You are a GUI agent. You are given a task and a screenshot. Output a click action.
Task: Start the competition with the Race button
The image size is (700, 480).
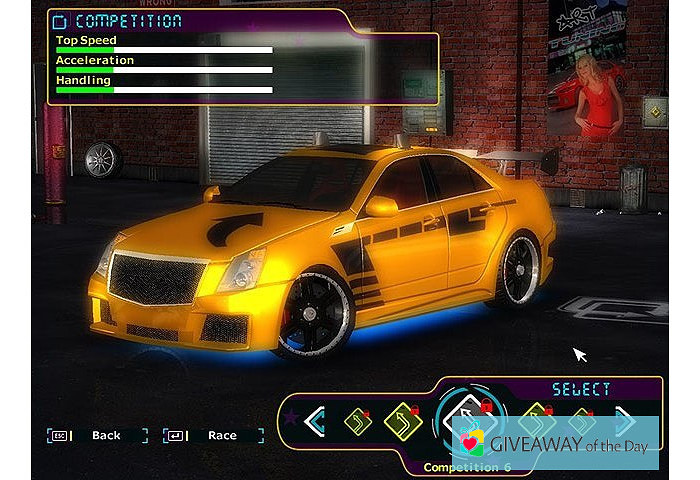pyautogui.click(x=222, y=435)
